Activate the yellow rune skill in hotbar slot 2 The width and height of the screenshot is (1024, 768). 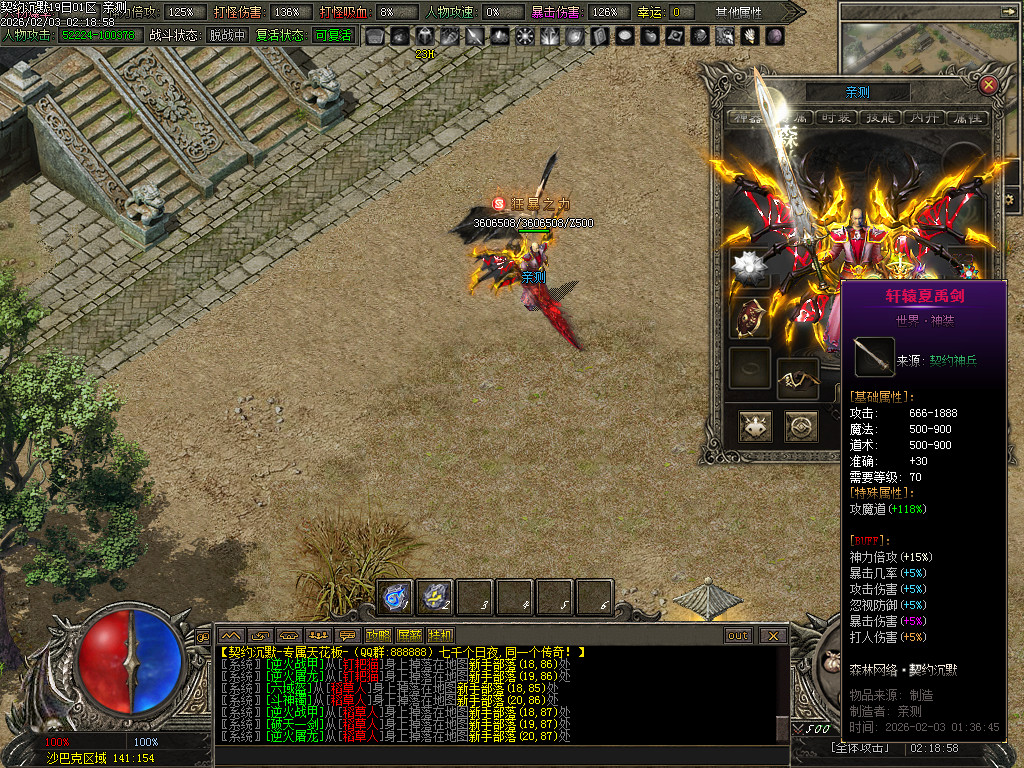click(435, 597)
